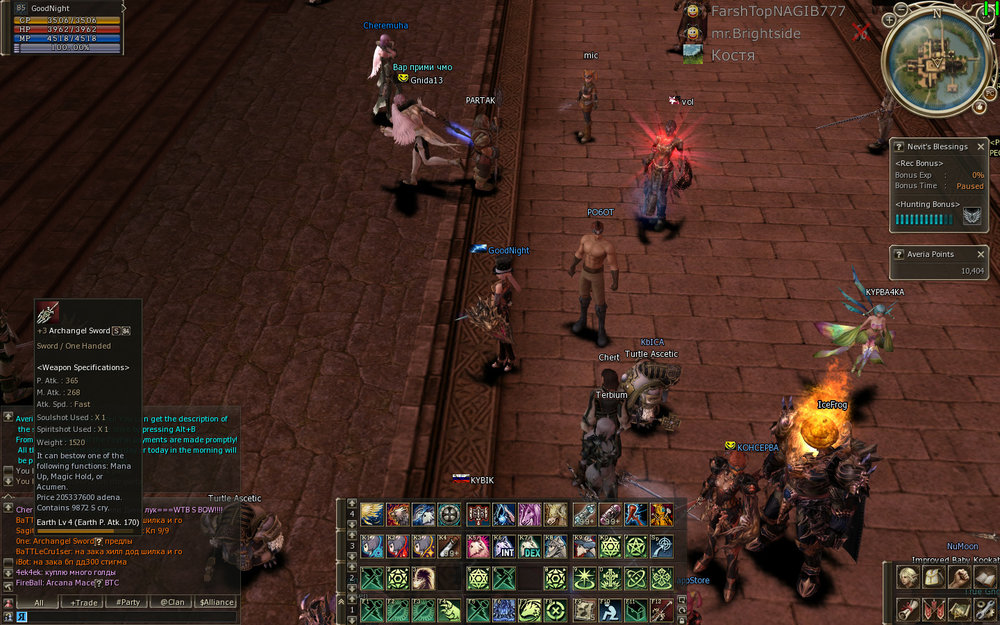
Task: Use the green dinosaur skill on F4
Action: 449,609
